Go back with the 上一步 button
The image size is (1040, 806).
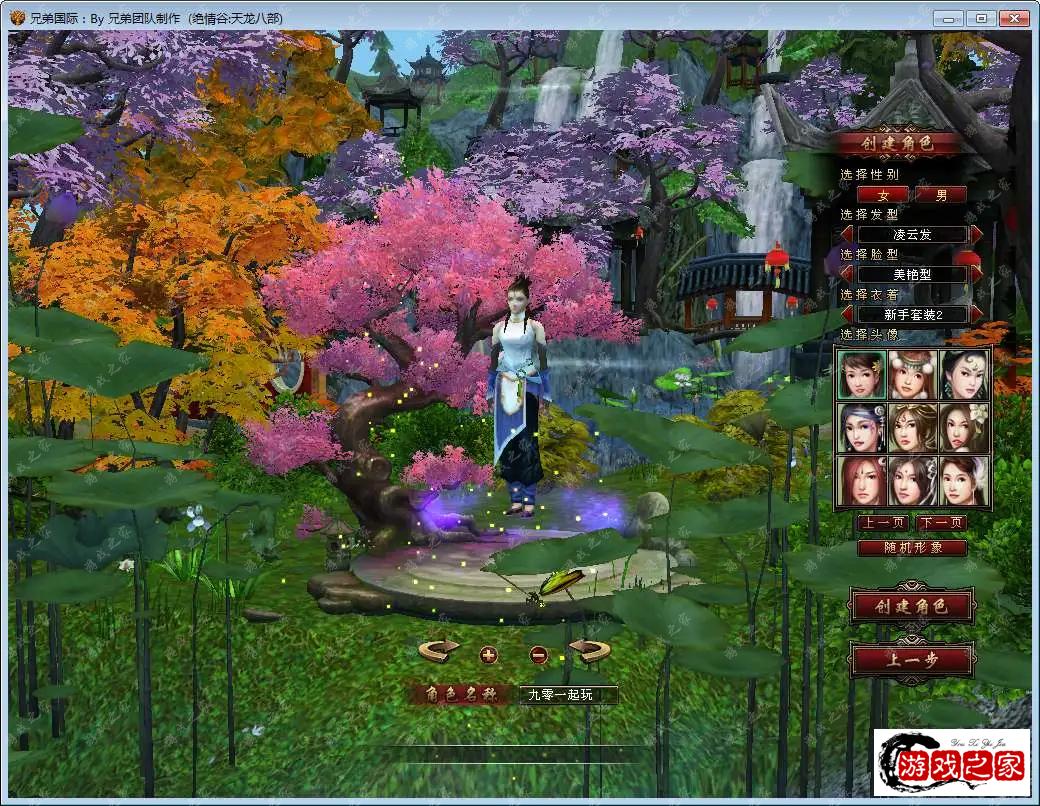tap(911, 660)
